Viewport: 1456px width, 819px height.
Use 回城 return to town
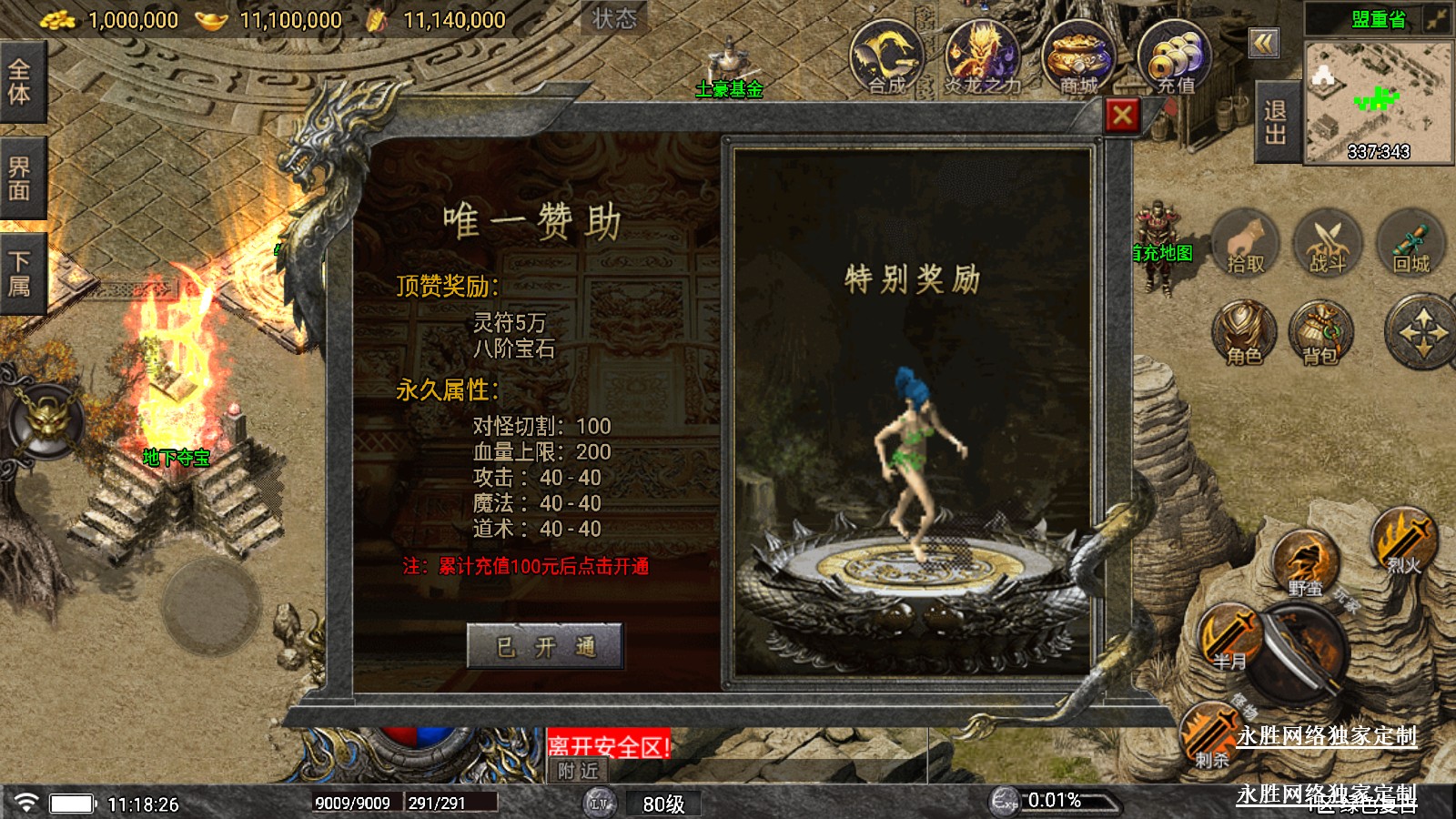1411,243
